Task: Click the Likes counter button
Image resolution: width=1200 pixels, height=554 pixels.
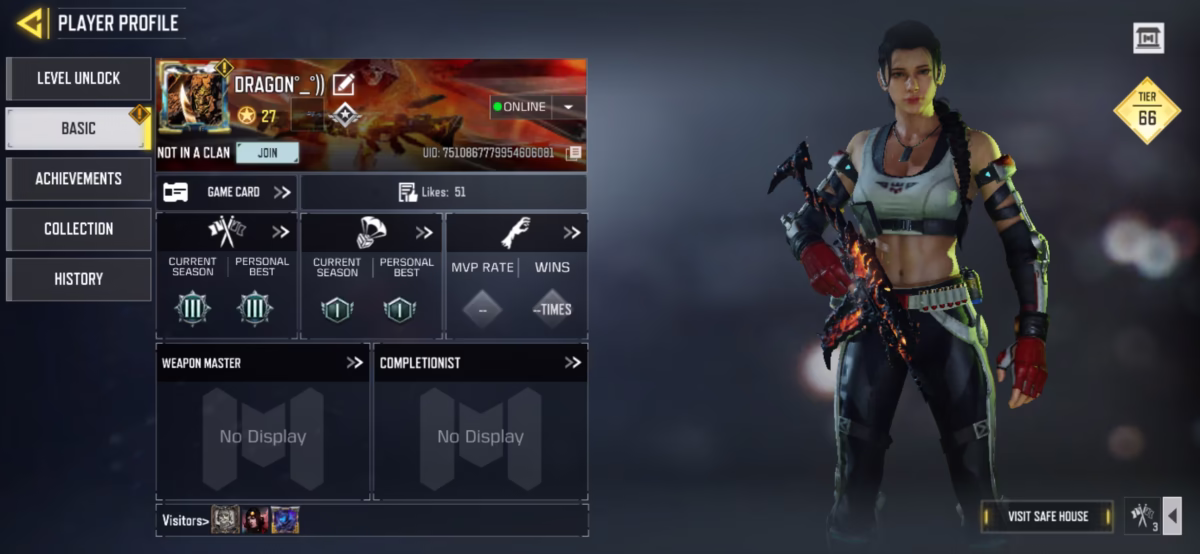Action: [443, 192]
